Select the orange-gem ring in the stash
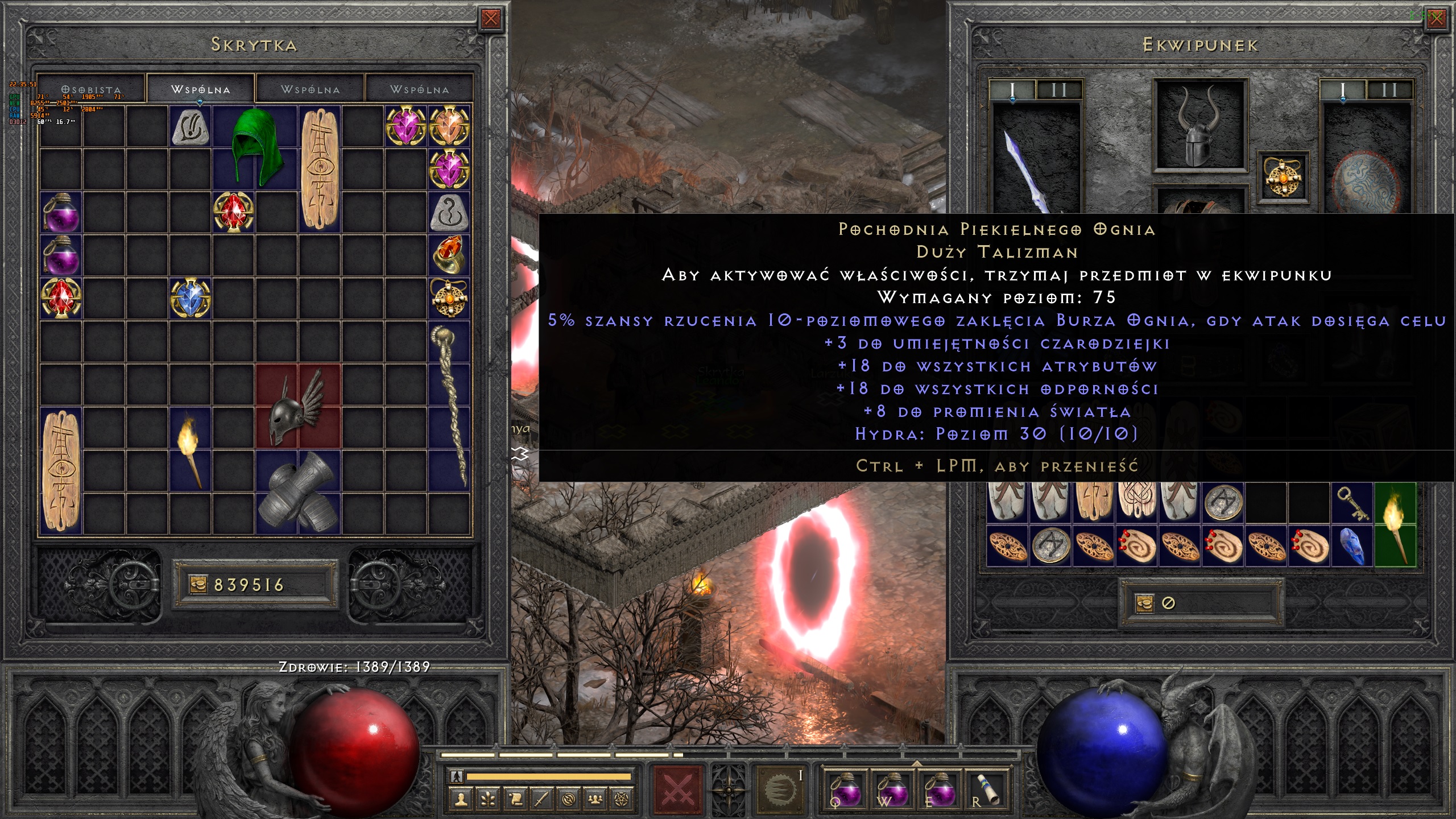The image size is (1456, 819). point(449,255)
